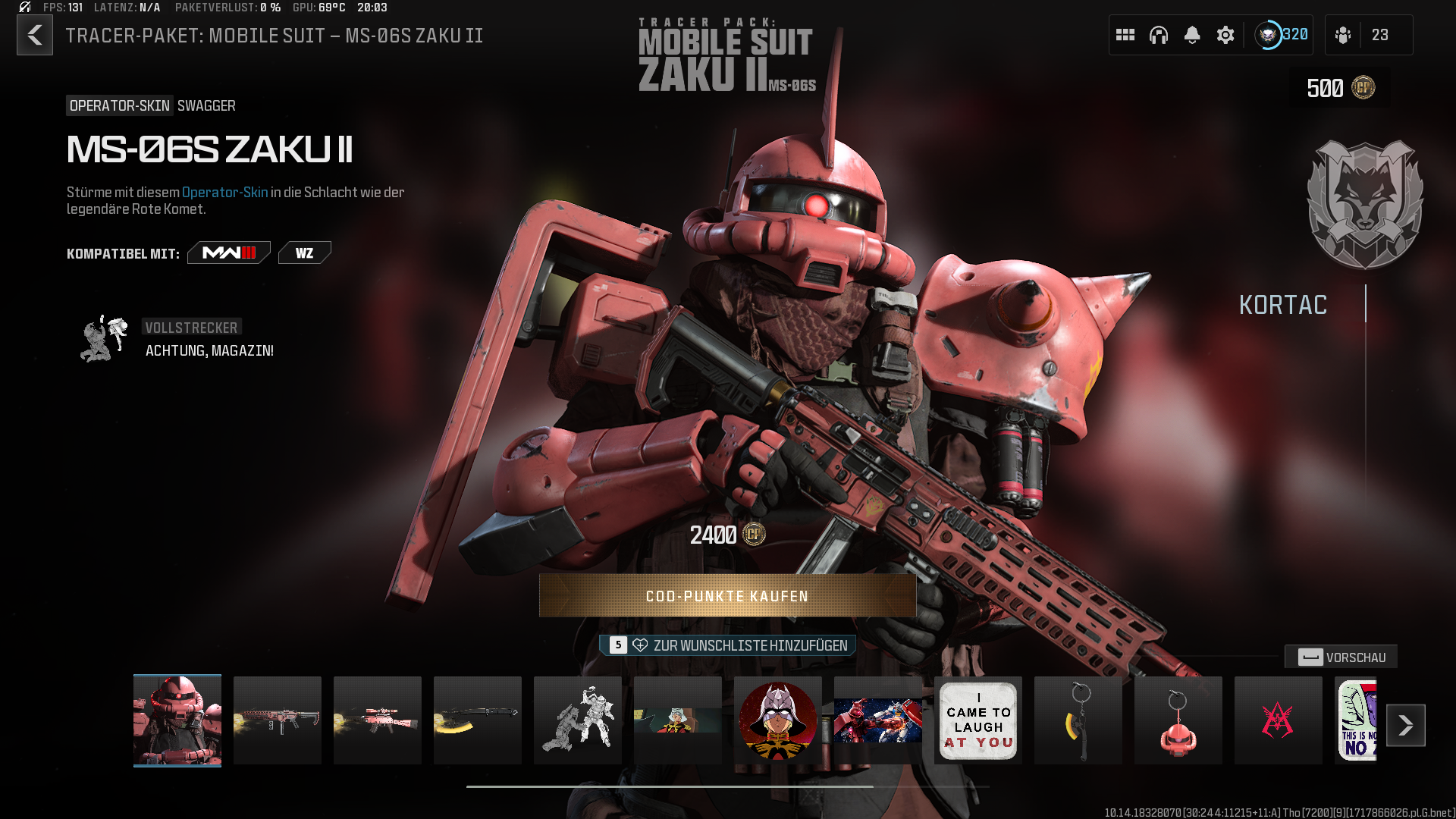Select the Zaku II operator skin thumbnail
Viewport: 1456px width, 819px height.
[x=177, y=720]
